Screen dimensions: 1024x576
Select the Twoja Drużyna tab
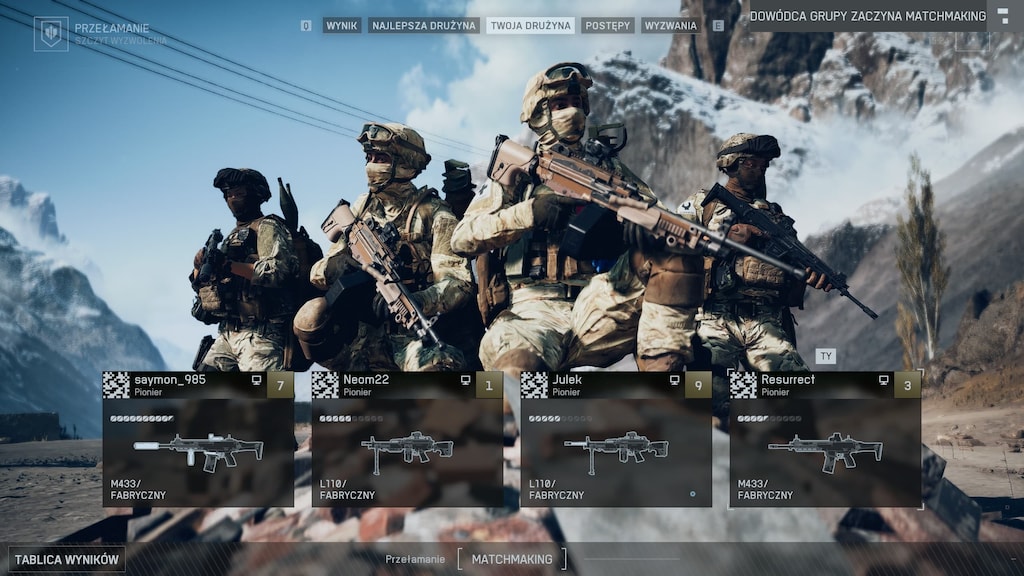click(530, 25)
